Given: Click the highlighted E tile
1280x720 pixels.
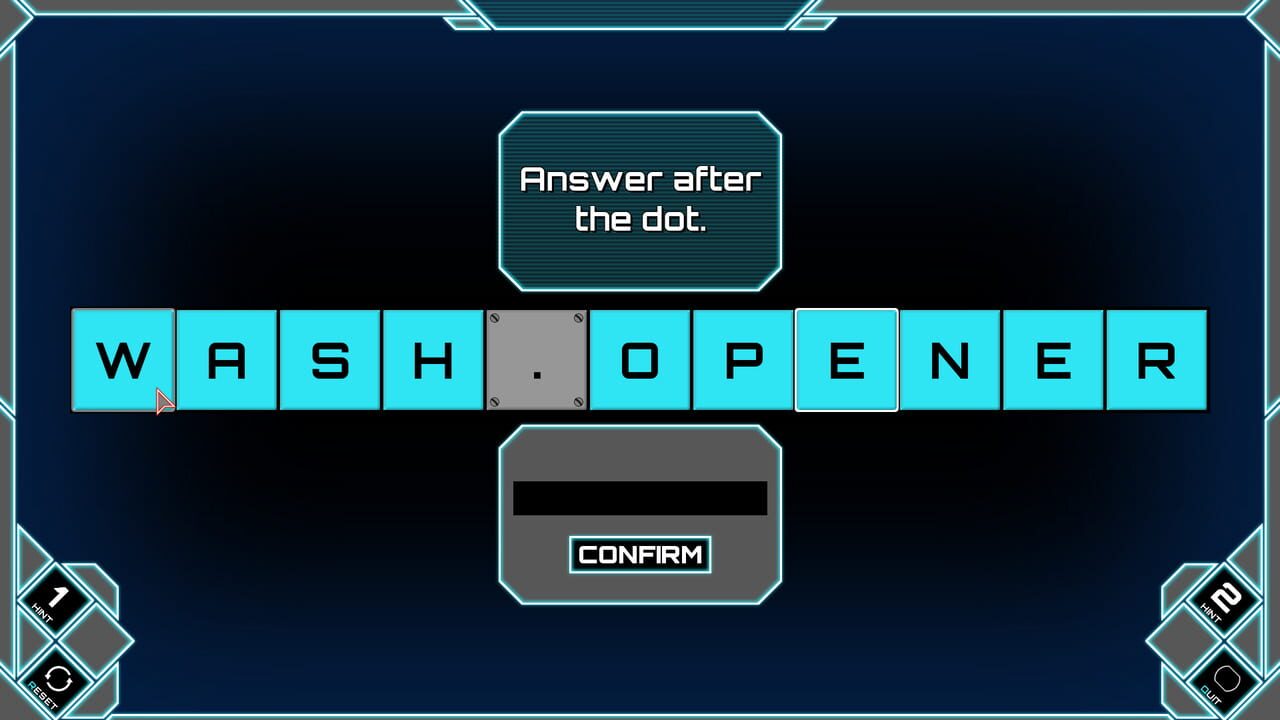Looking at the screenshot, I should (845, 360).
